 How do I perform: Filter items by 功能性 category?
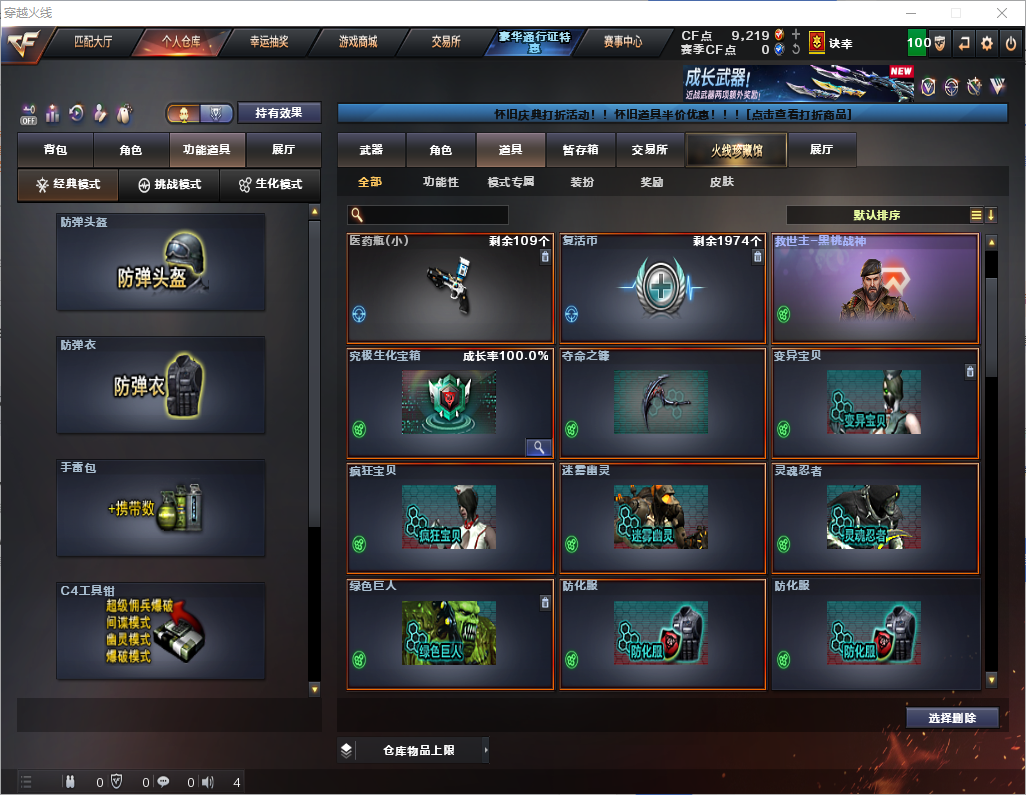point(440,182)
